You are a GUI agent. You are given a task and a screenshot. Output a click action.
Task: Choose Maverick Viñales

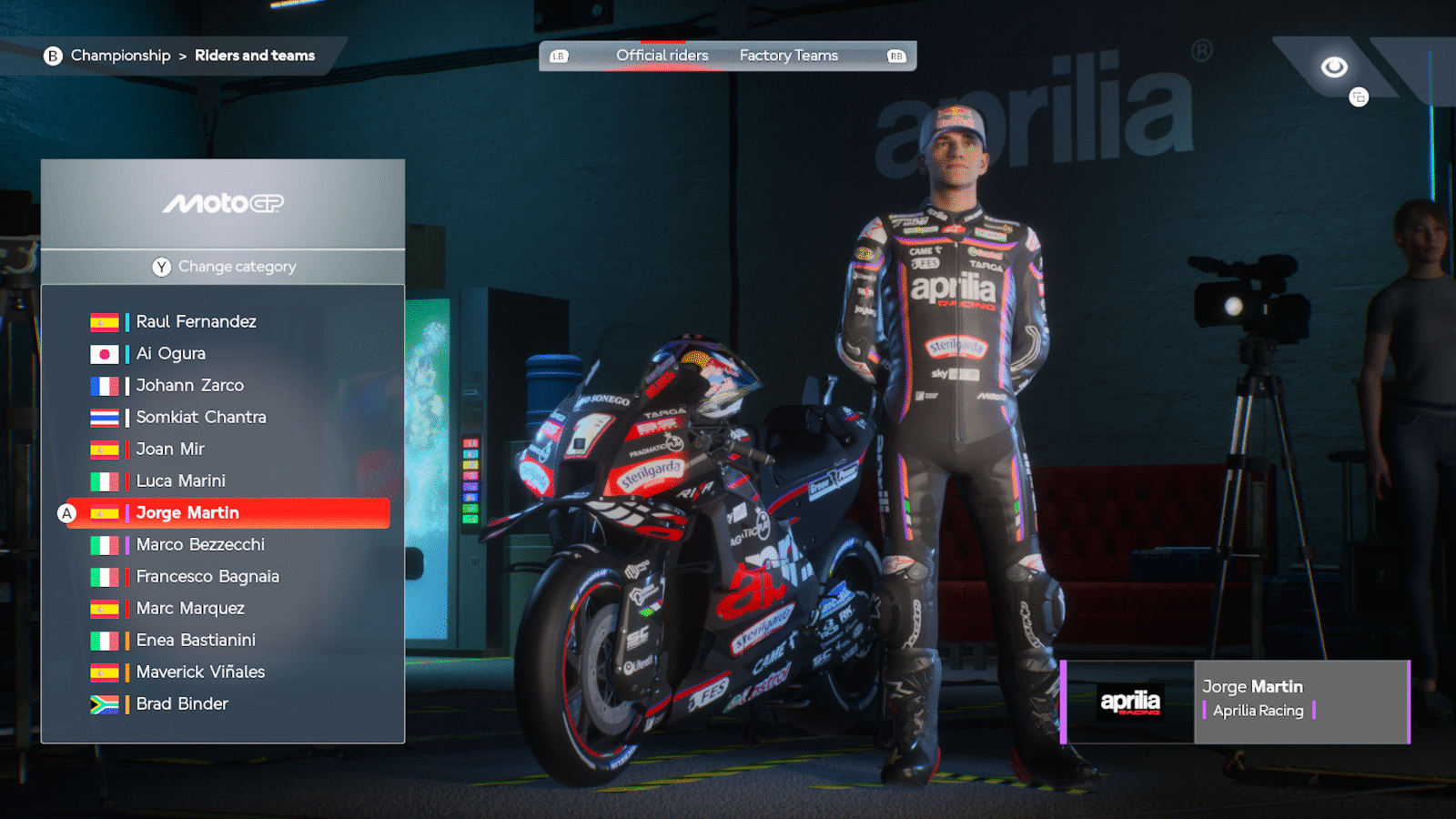200,672
